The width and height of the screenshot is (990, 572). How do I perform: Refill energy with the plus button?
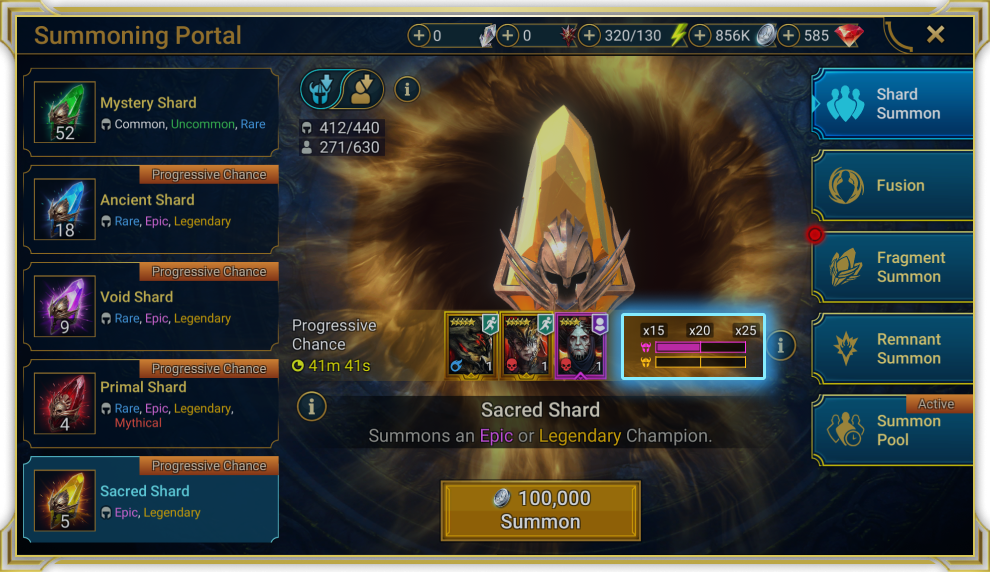[x=590, y=36]
